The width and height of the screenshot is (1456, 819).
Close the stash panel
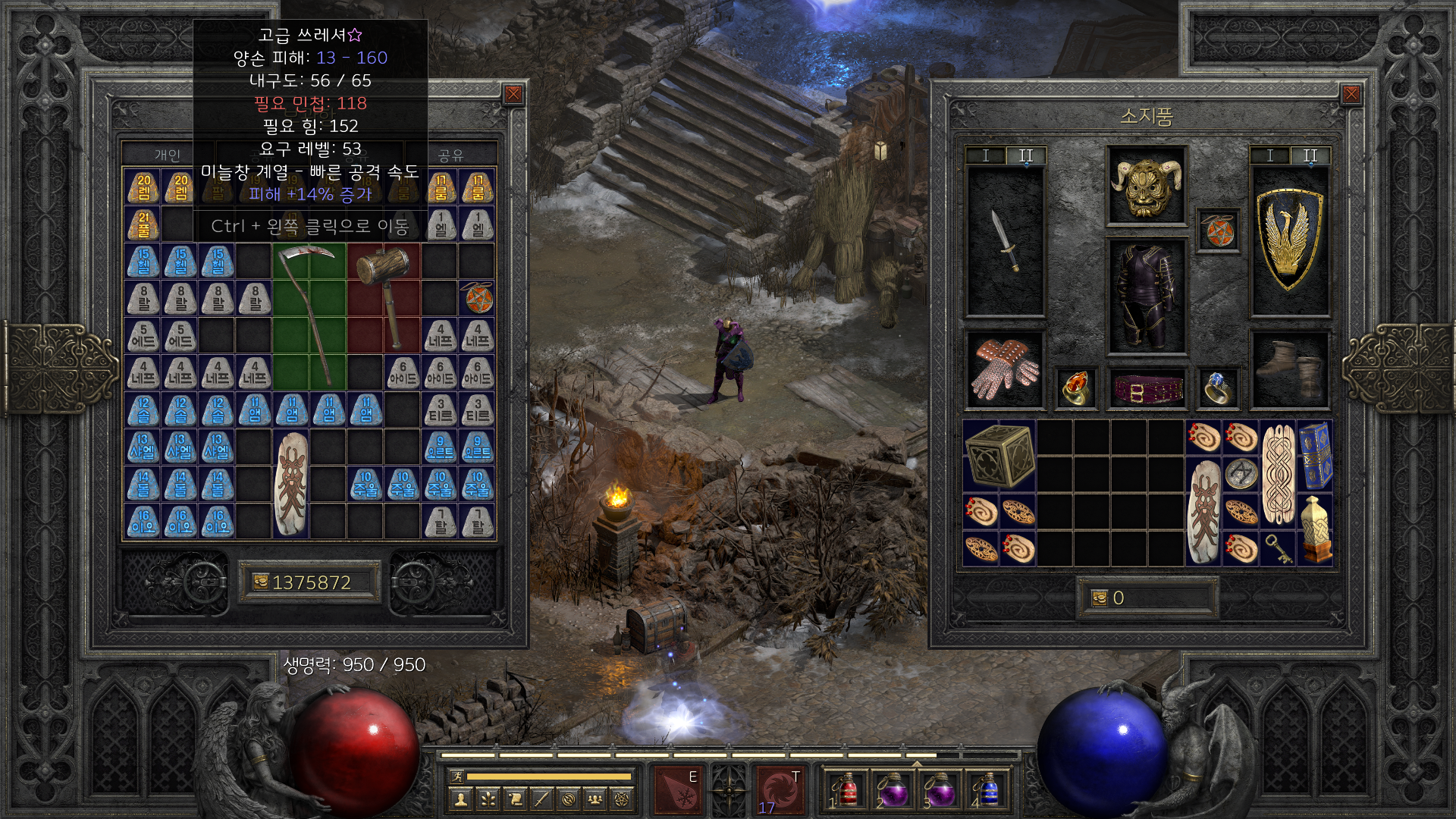[x=513, y=94]
